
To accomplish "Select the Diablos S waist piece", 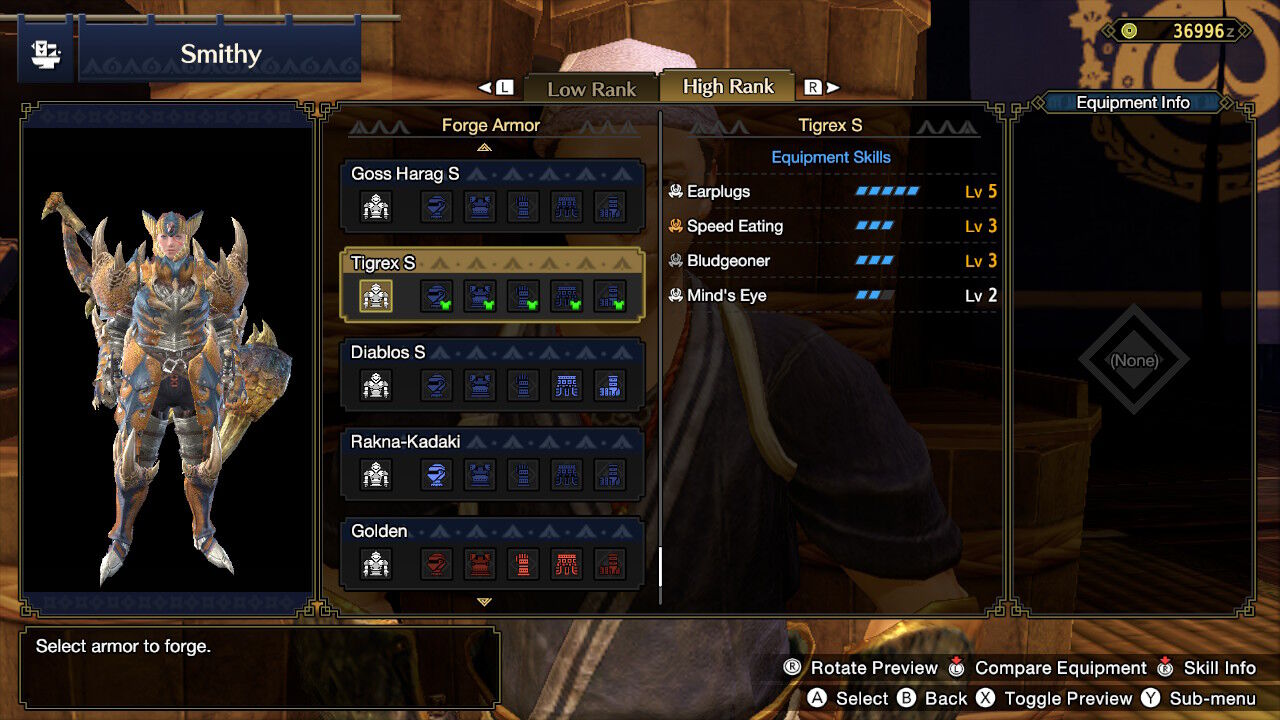I will (x=566, y=385).
